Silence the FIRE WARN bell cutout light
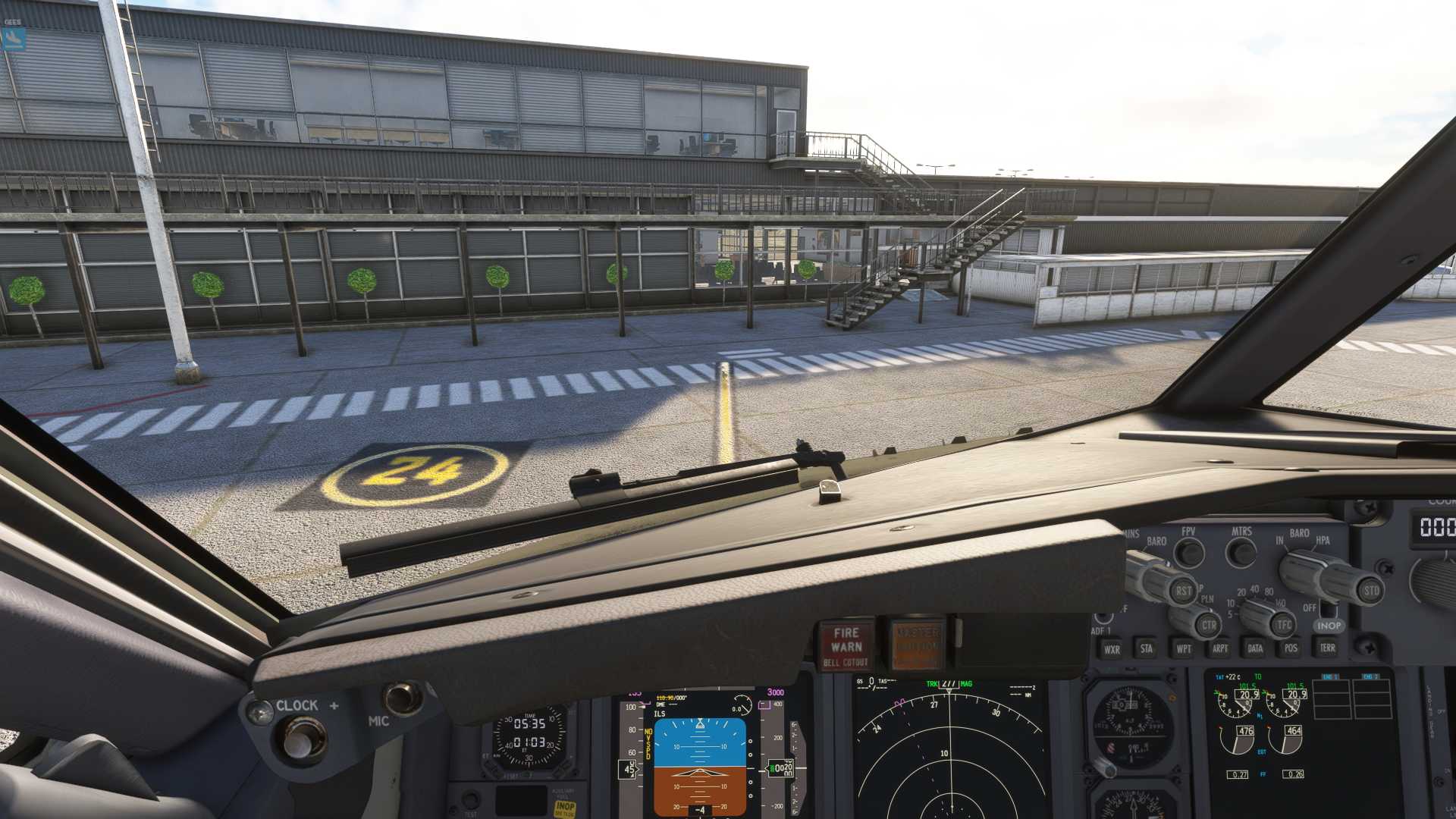Image resolution: width=1456 pixels, height=819 pixels. point(846,645)
